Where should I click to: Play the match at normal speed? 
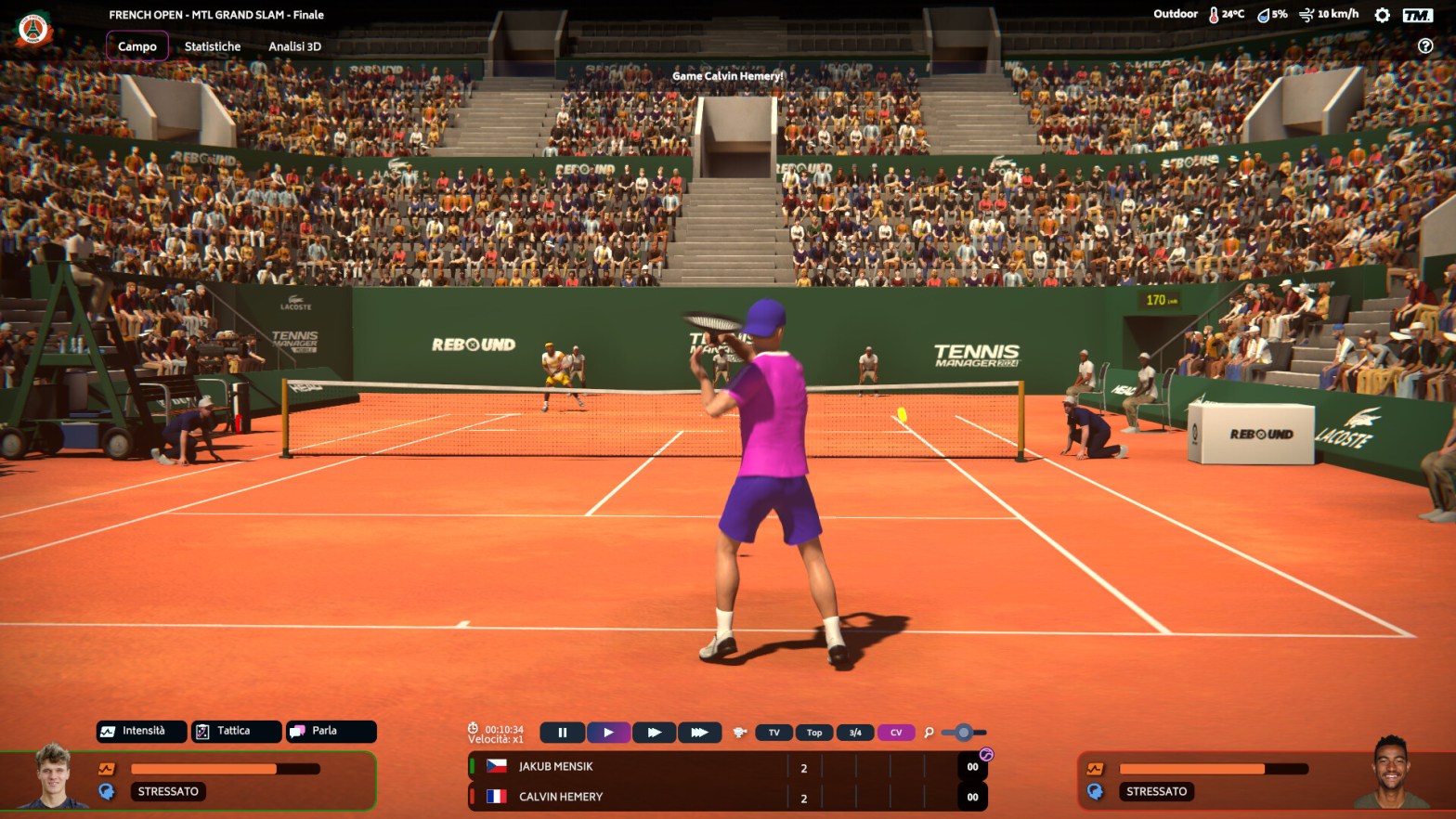[x=608, y=733]
